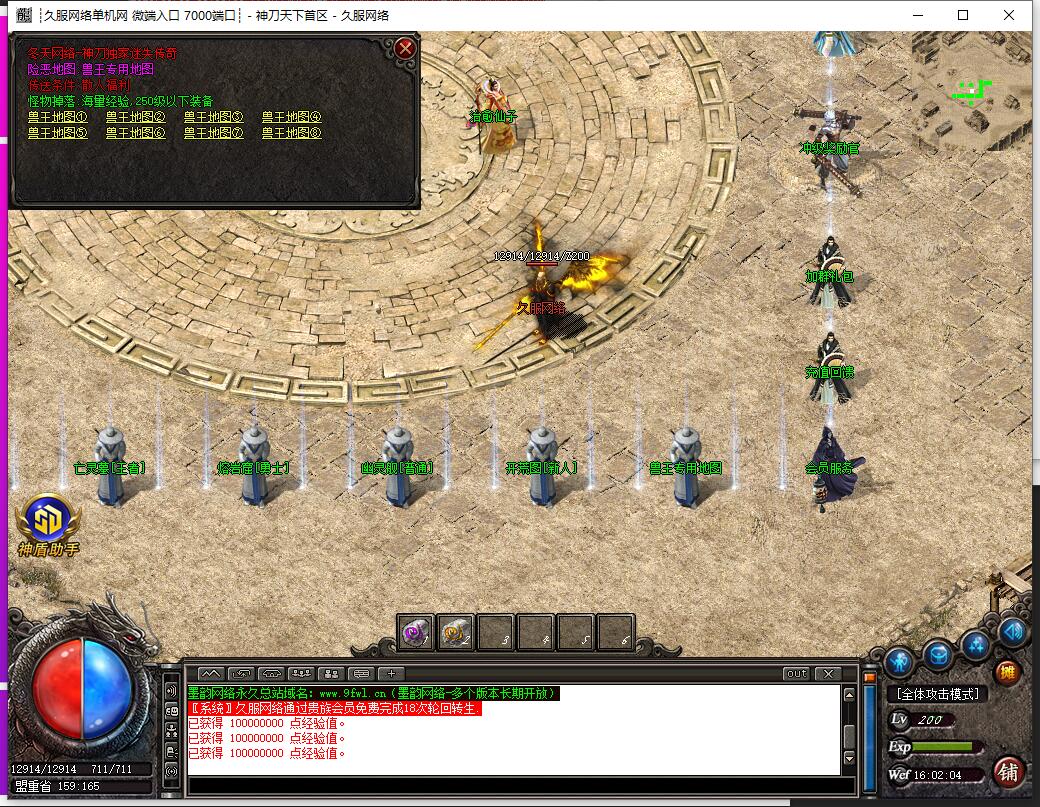
Task: Toggle sound with the speaker icon
Action: [1013, 631]
